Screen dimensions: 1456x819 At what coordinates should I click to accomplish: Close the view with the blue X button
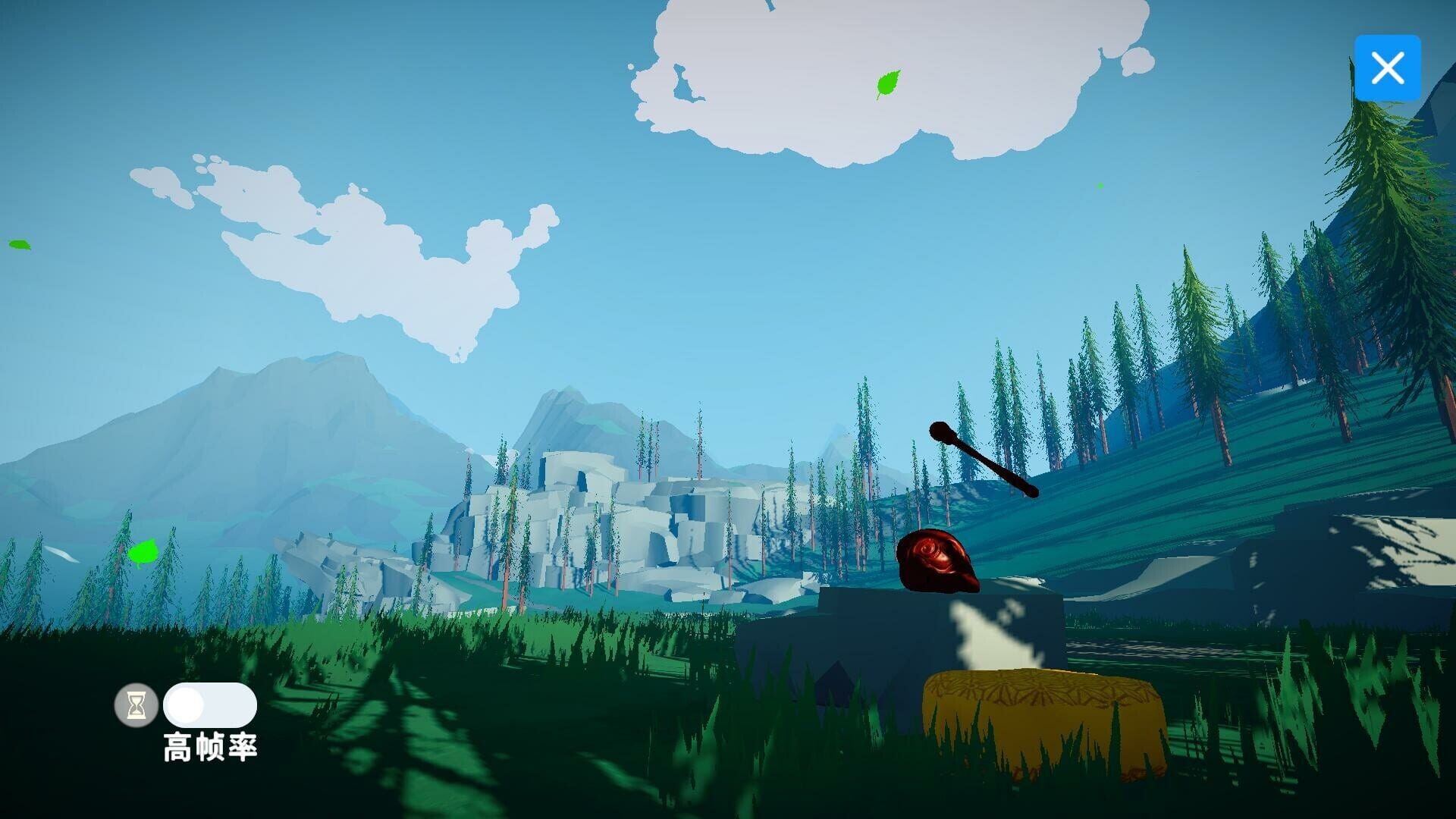1388,67
